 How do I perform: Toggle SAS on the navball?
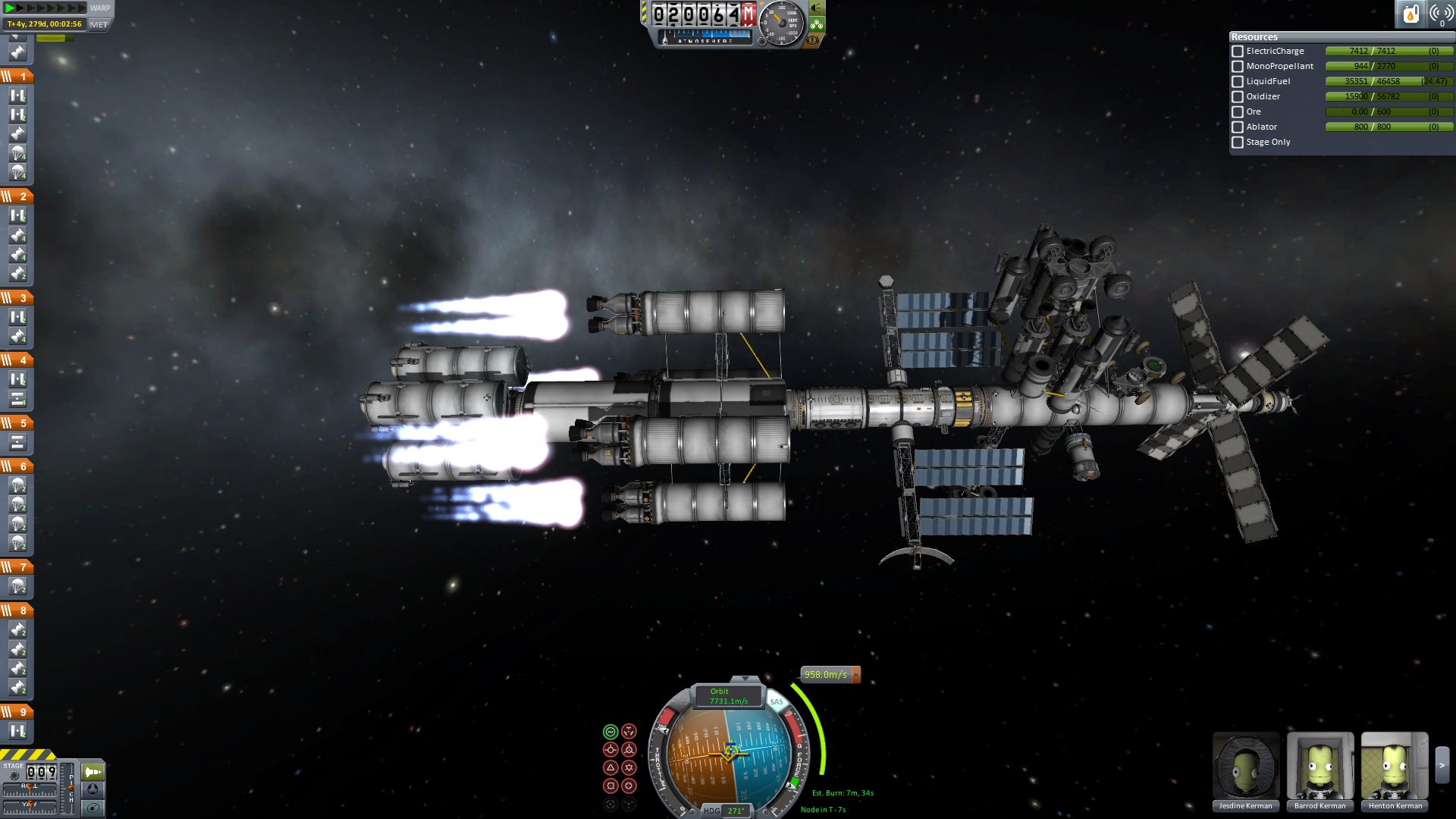pos(777,701)
